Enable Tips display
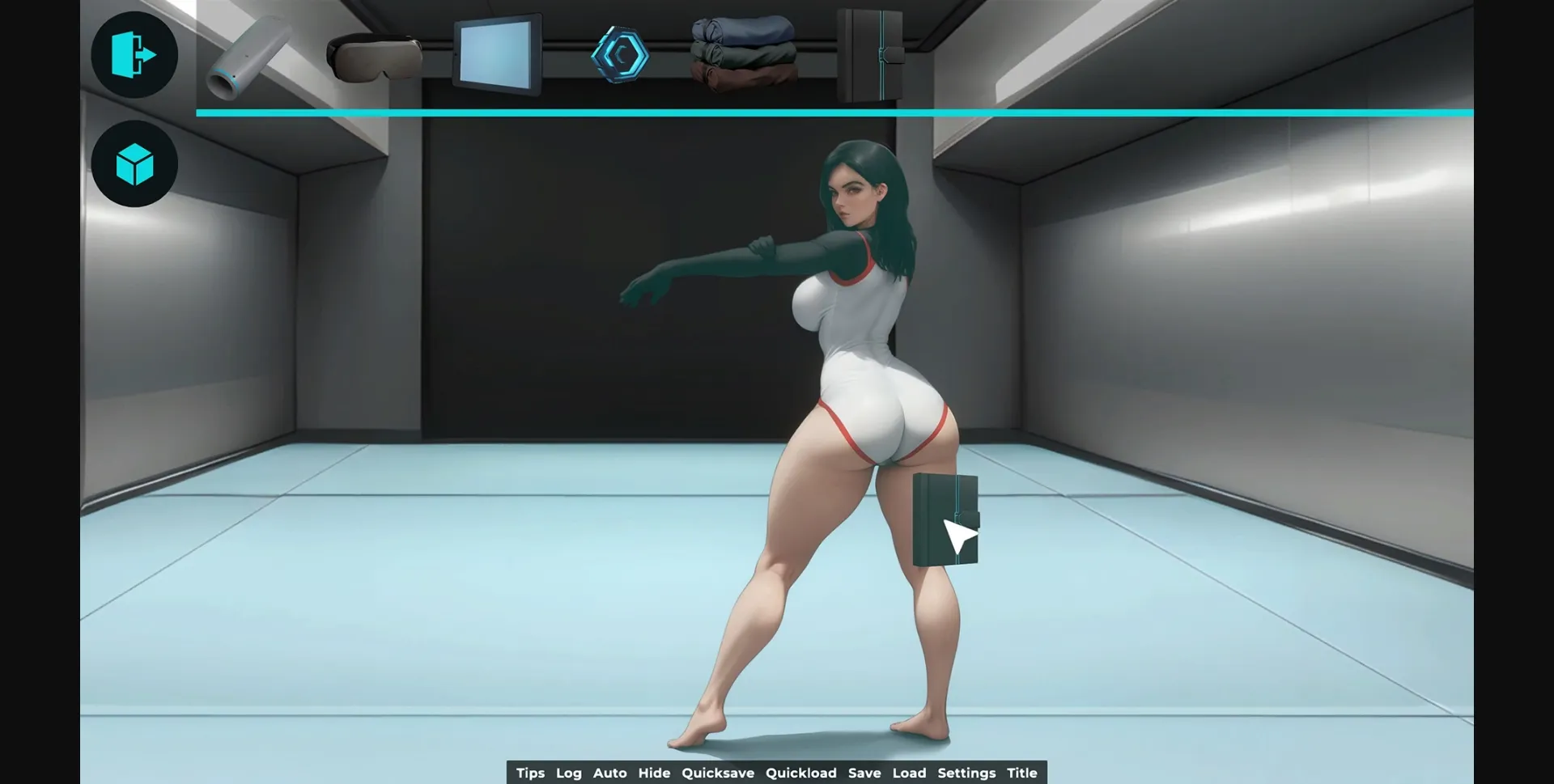This screenshot has width=1554, height=784. tap(531, 773)
